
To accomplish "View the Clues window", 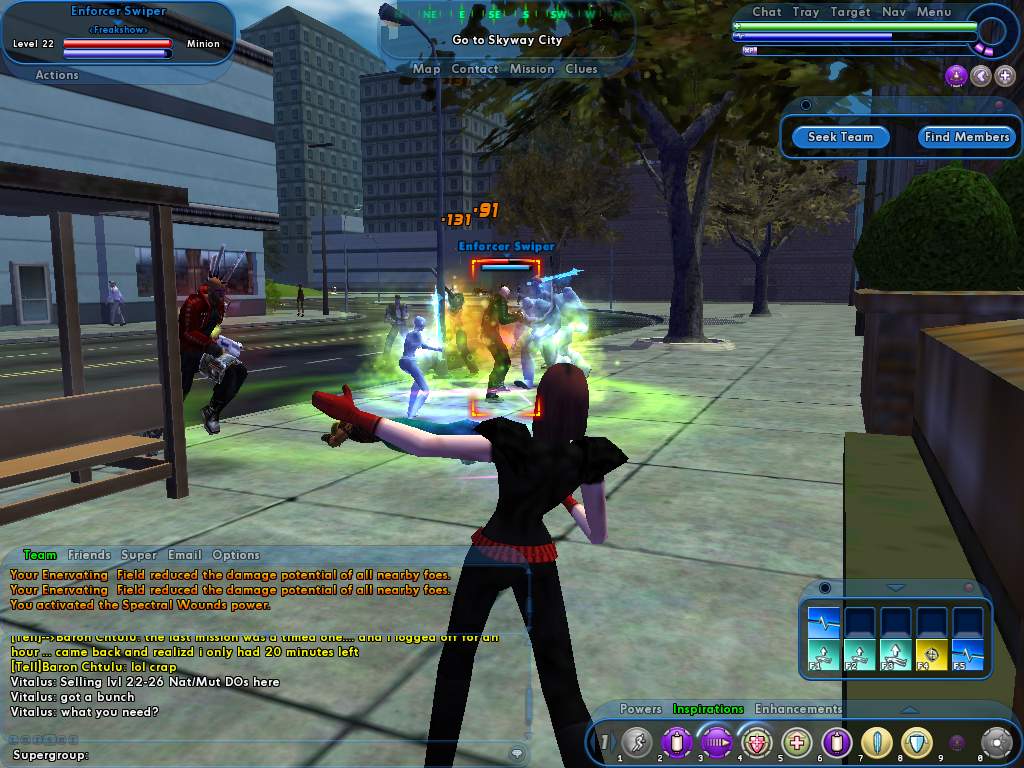I will coord(581,69).
